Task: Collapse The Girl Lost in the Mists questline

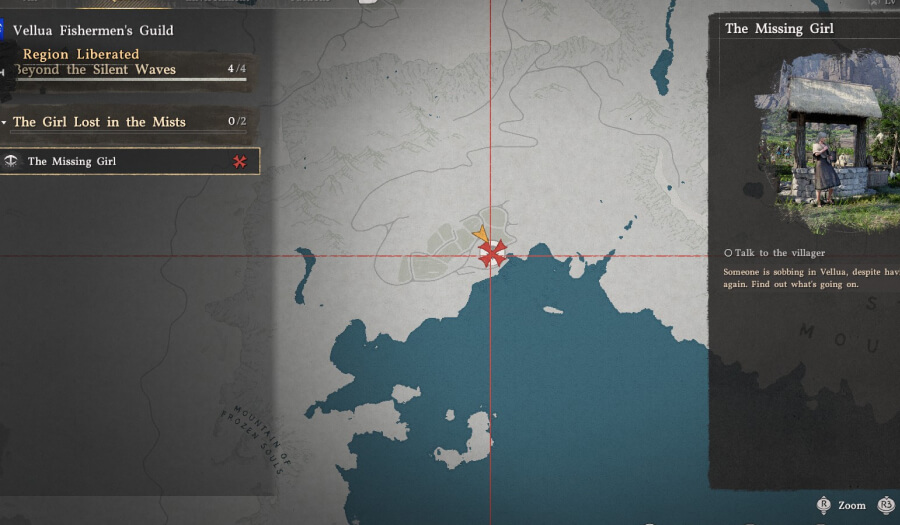Action: click(99, 122)
